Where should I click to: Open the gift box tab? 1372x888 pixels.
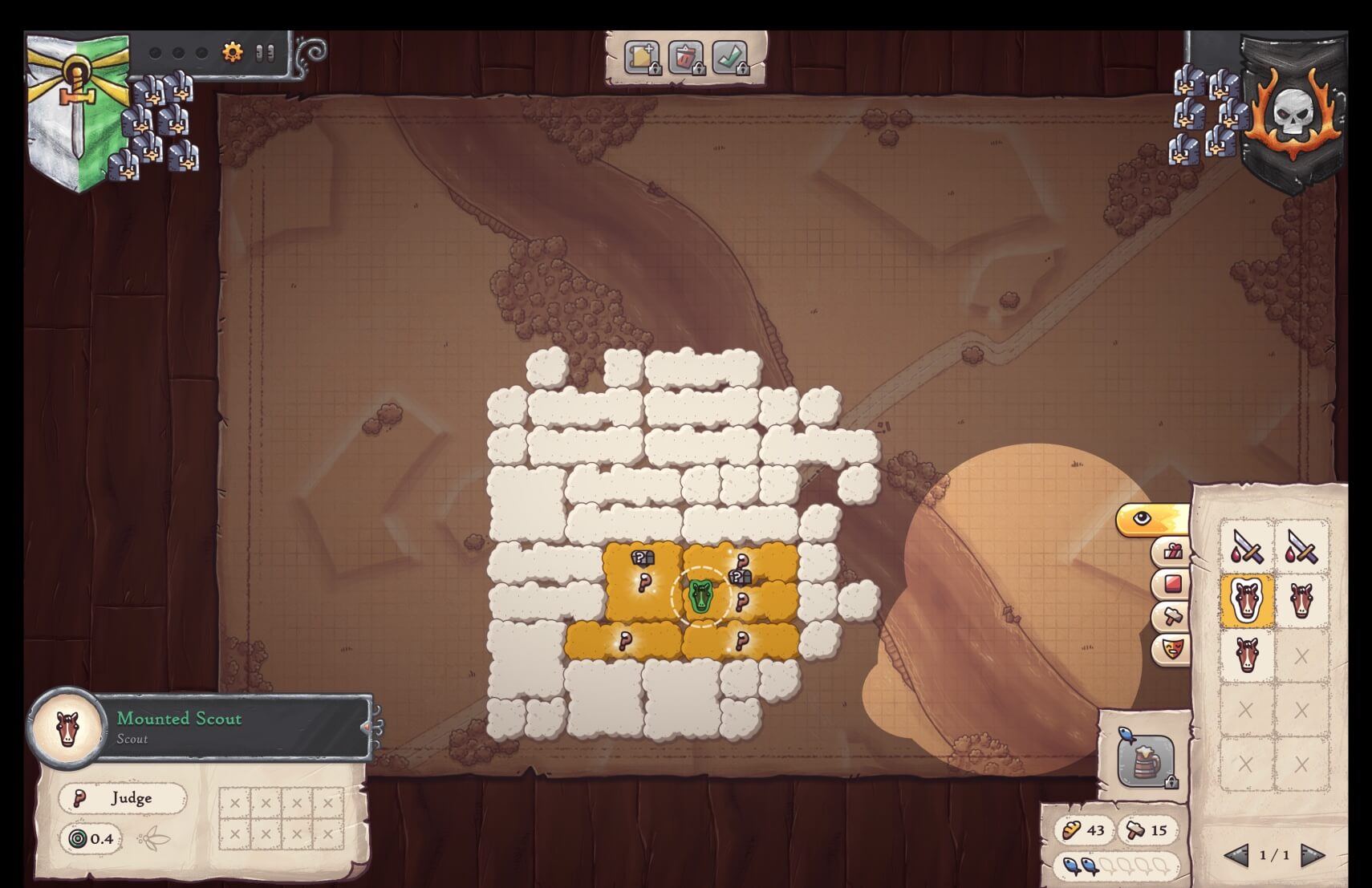pos(1171,552)
